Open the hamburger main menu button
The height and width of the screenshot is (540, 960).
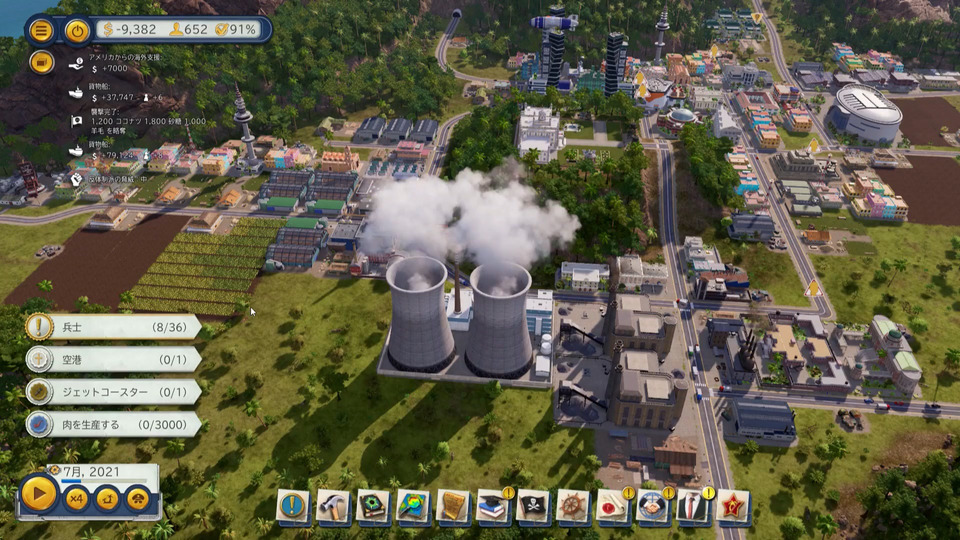coord(41,29)
